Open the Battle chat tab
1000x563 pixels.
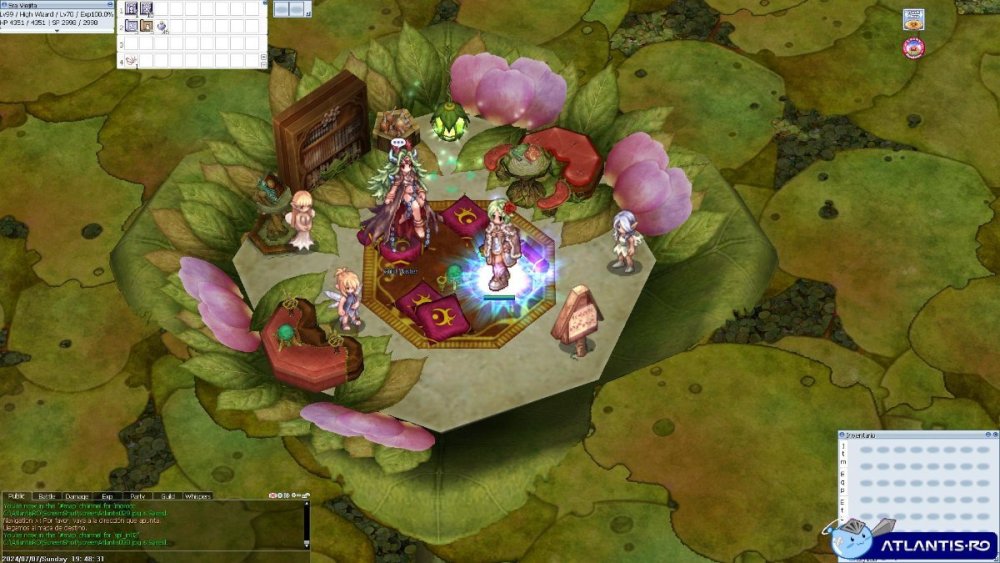coord(47,496)
